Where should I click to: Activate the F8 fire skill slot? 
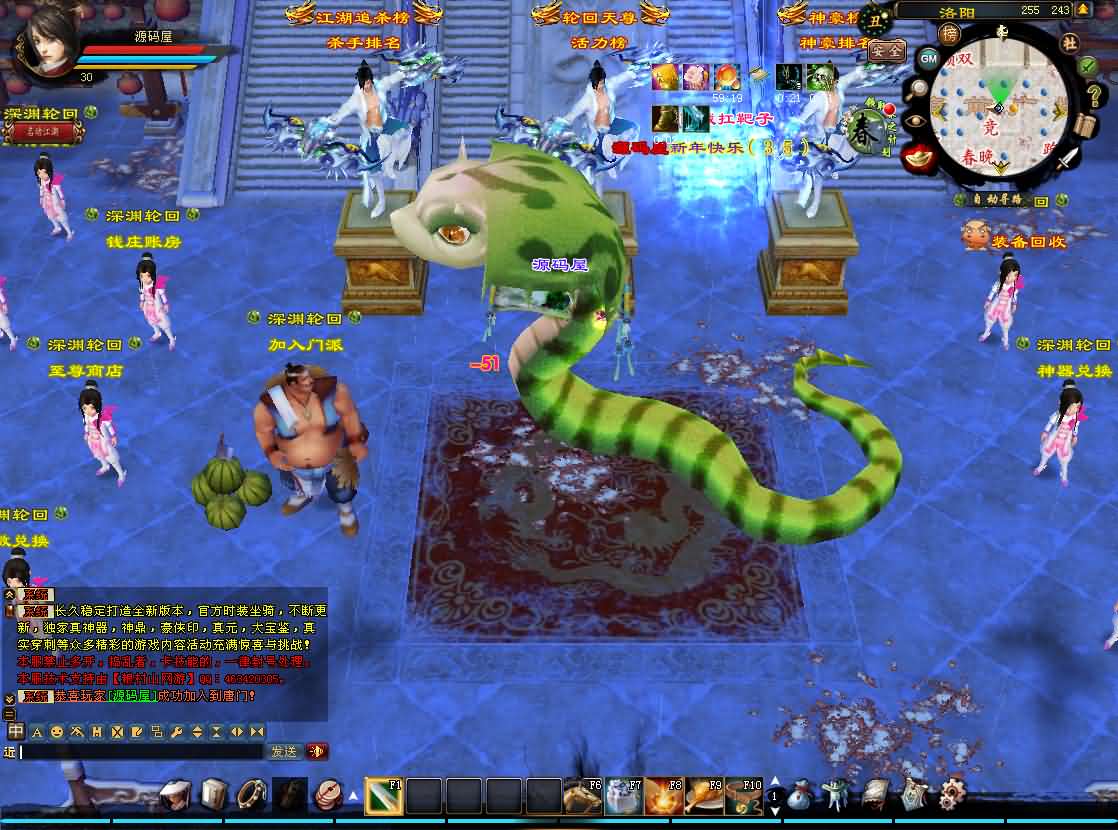[663, 796]
